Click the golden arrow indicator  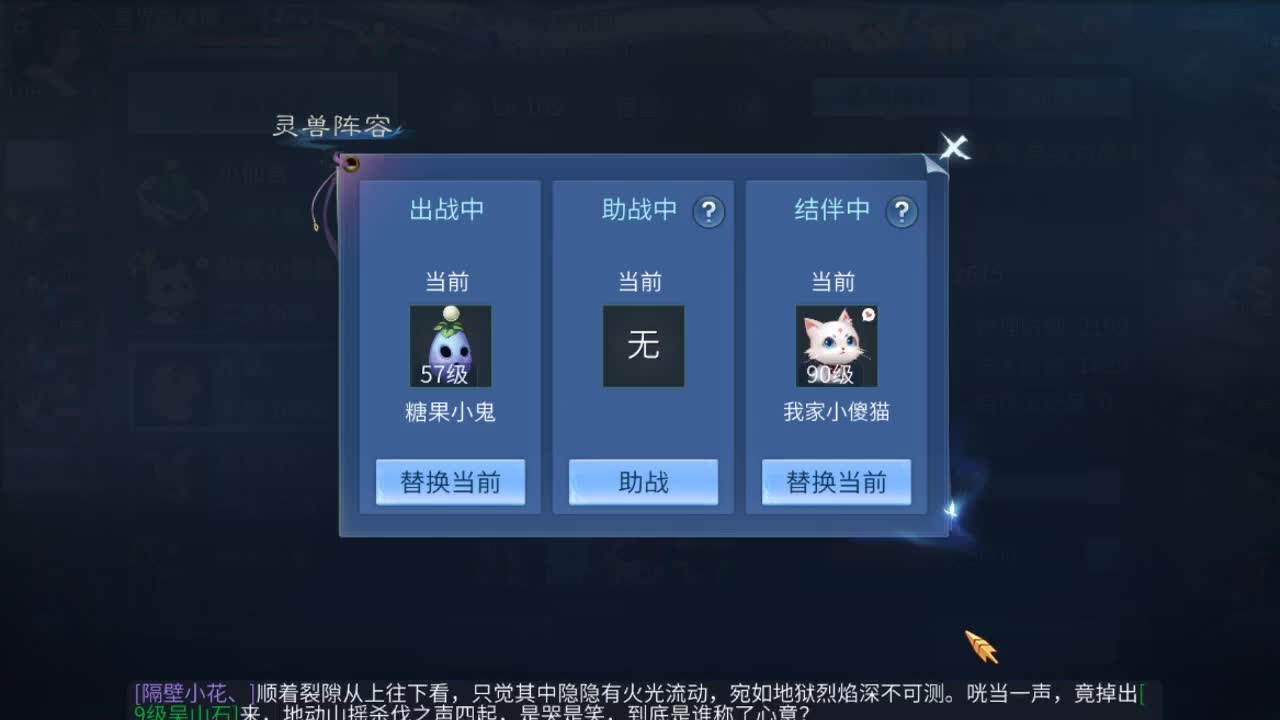978,645
